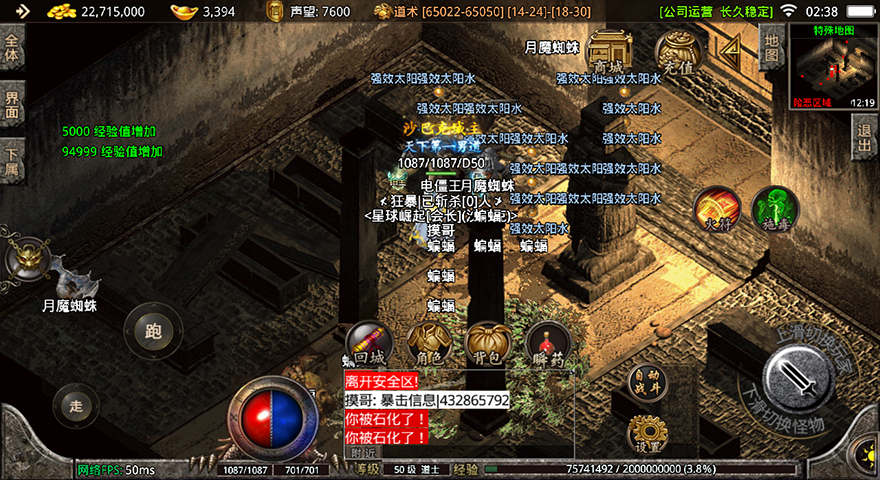
Task: Switch to the 界面 tab
Action: point(12,104)
